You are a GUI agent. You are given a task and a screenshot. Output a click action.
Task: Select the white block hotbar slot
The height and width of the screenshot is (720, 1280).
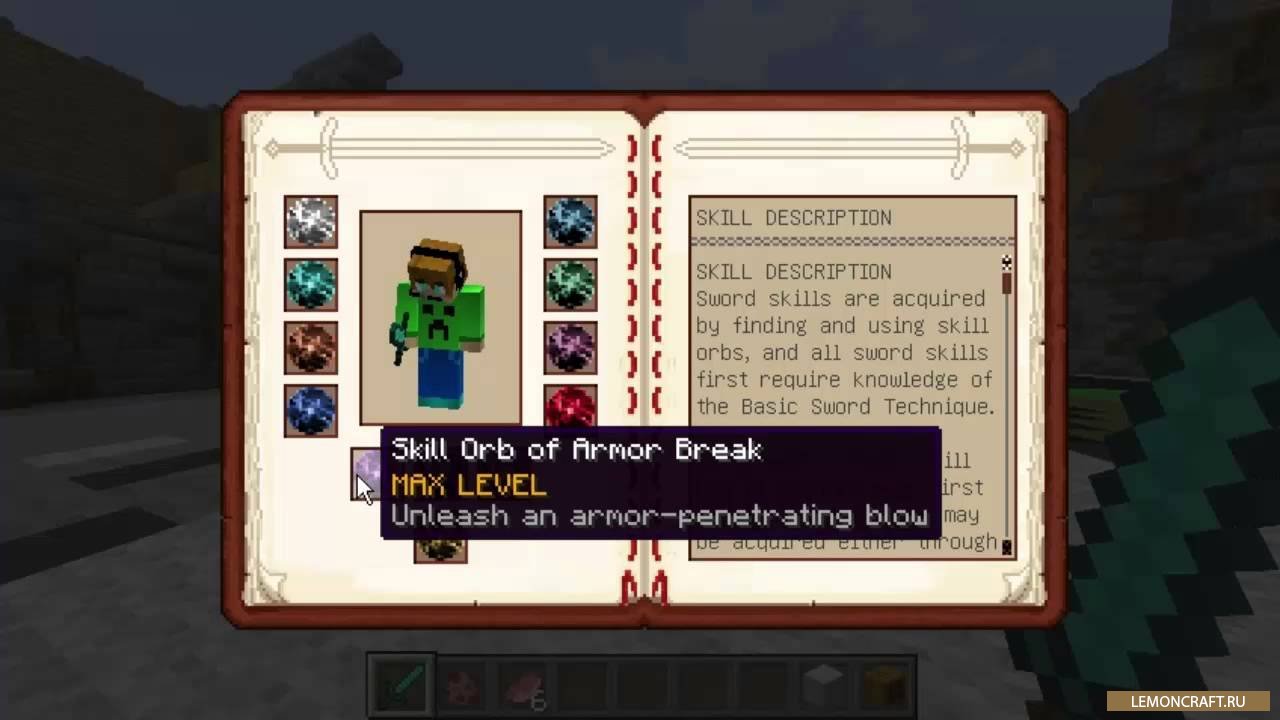pyautogui.click(x=824, y=686)
